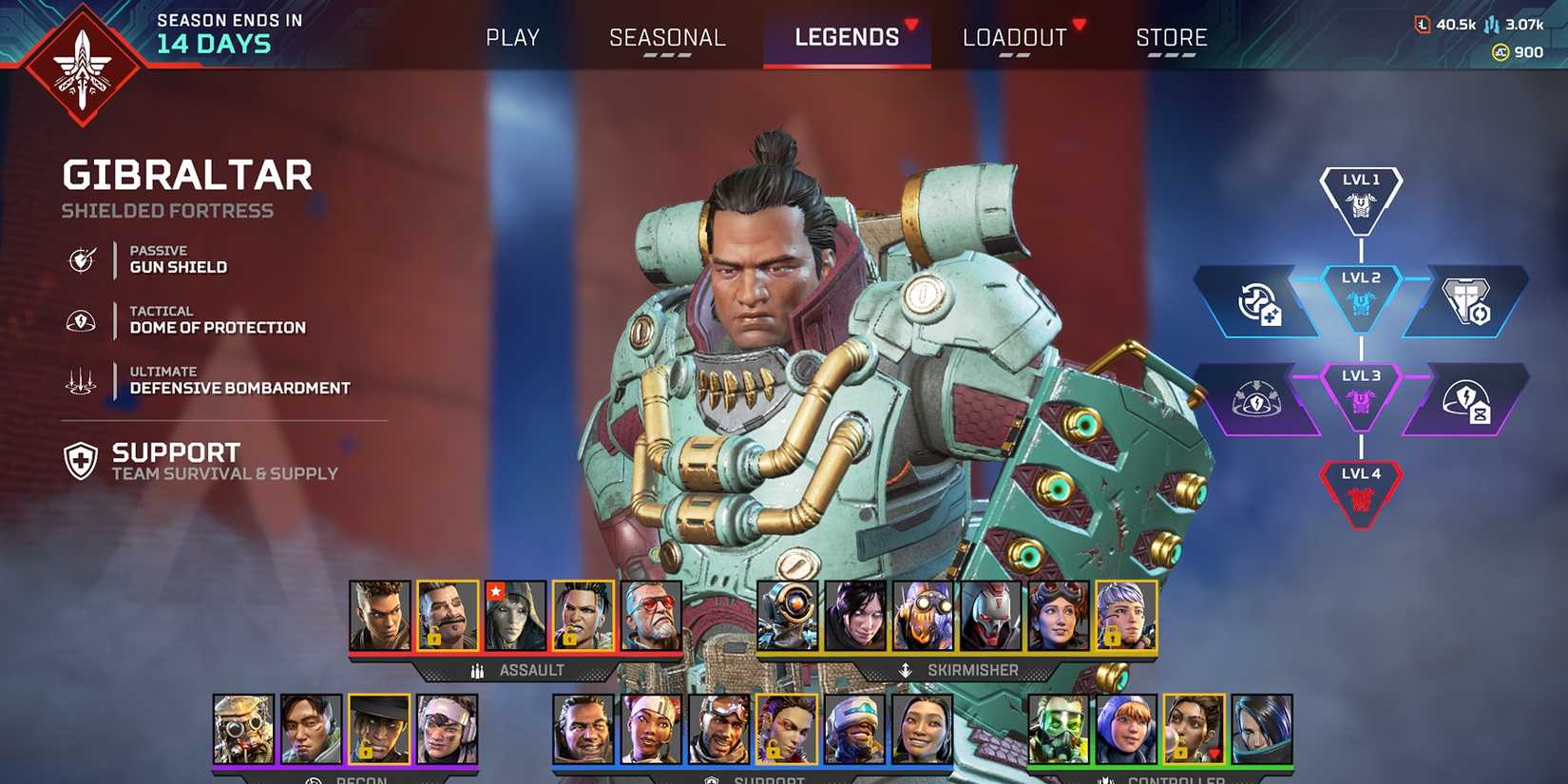
Task: Select the left LVL 3 dome upgrade perk
Action: click(1256, 400)
